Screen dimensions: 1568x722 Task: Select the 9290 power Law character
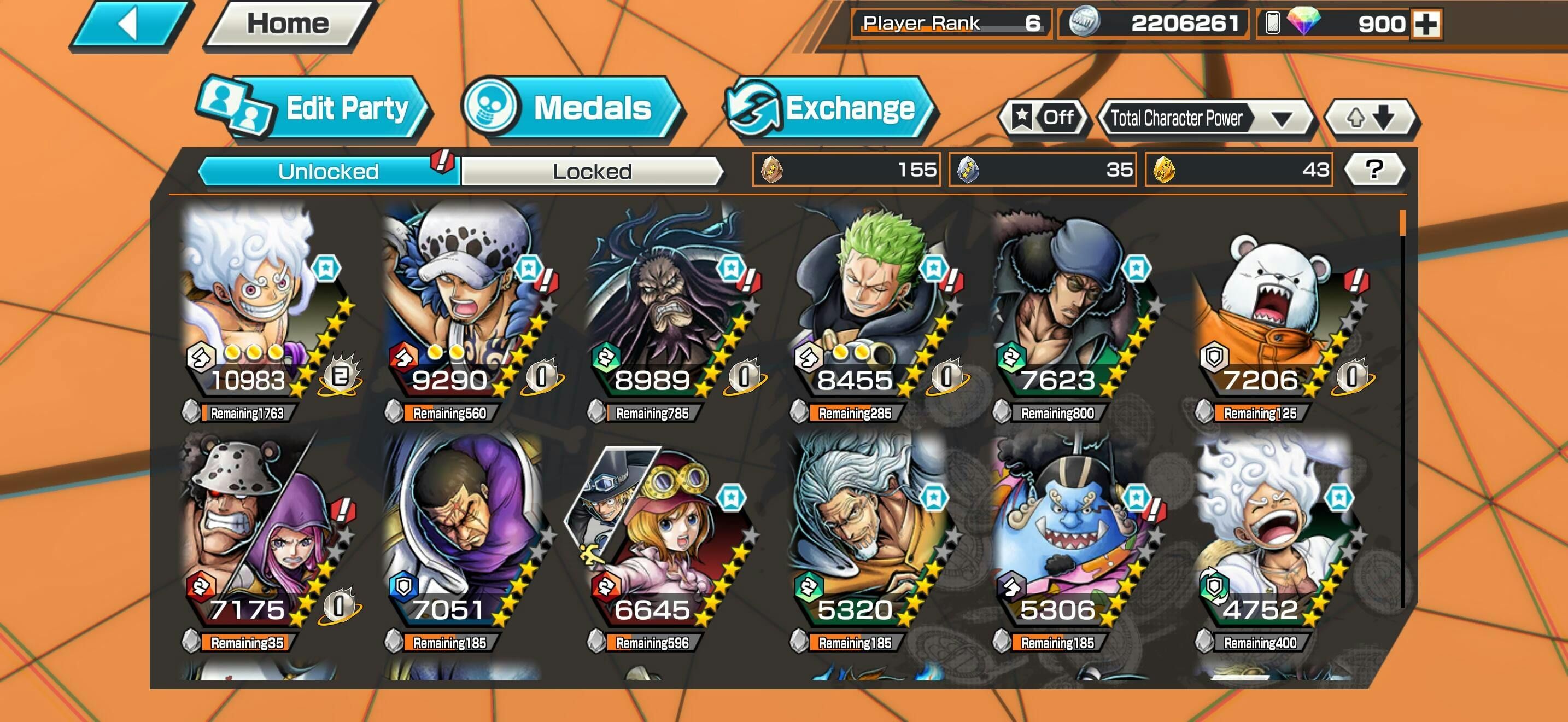click(464, 304)
